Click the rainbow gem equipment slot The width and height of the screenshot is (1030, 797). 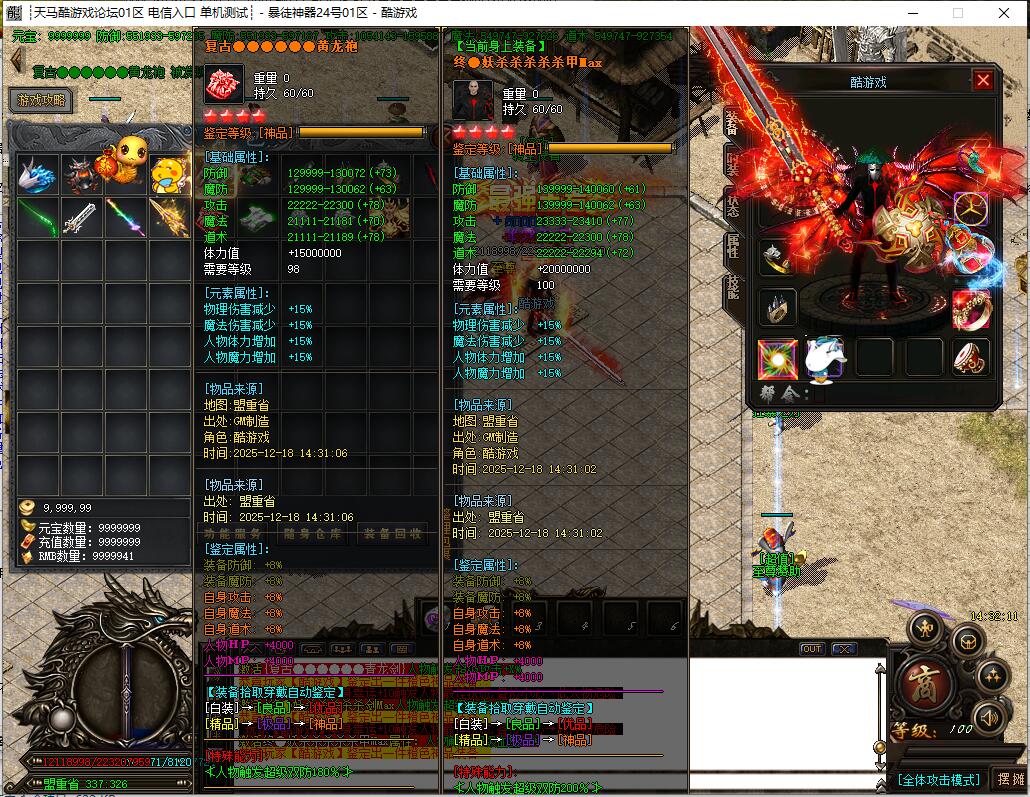pos(777,357)
